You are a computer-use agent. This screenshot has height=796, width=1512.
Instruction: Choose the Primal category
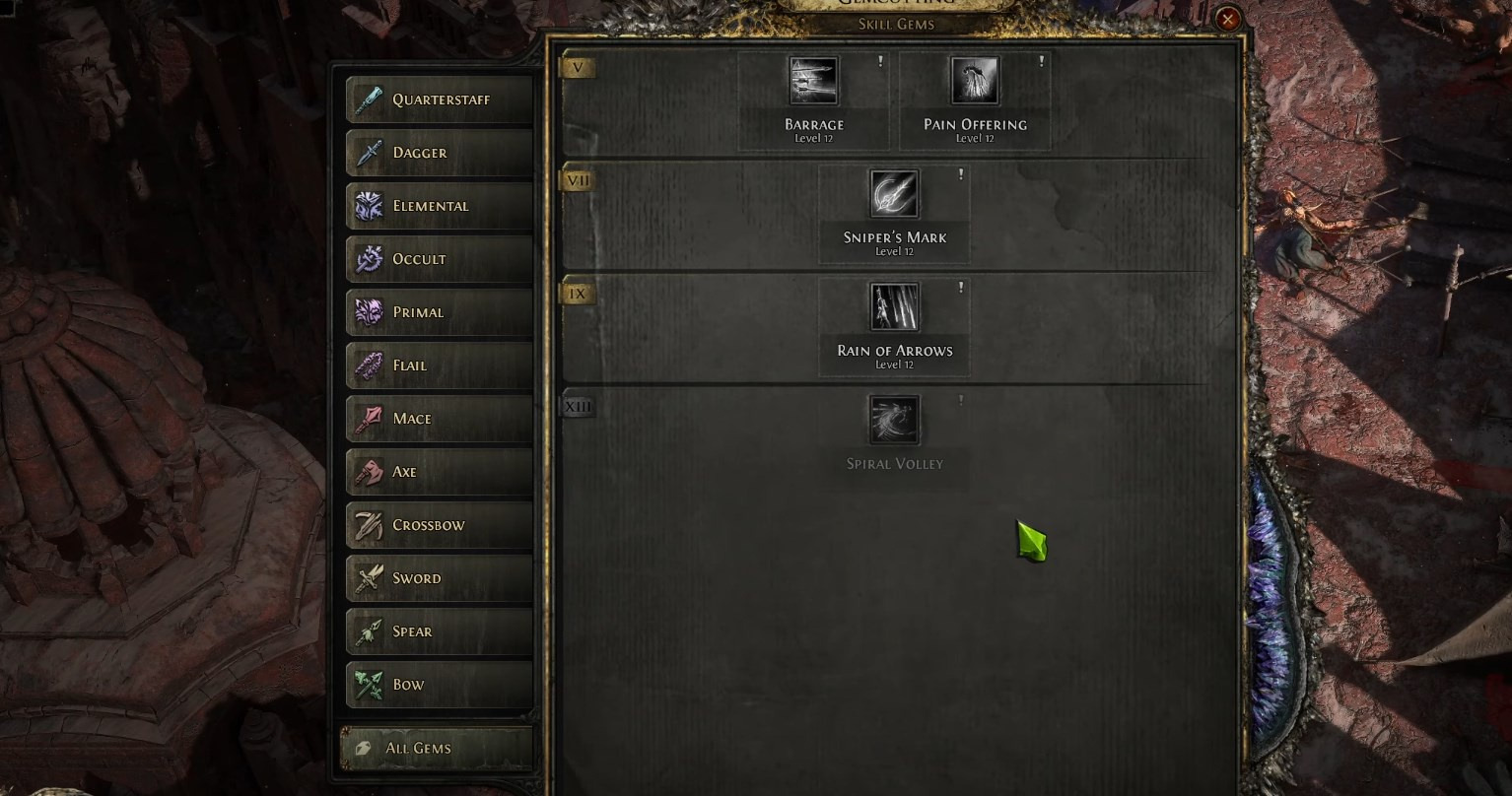pyautogui.click(x=440, y=312)
